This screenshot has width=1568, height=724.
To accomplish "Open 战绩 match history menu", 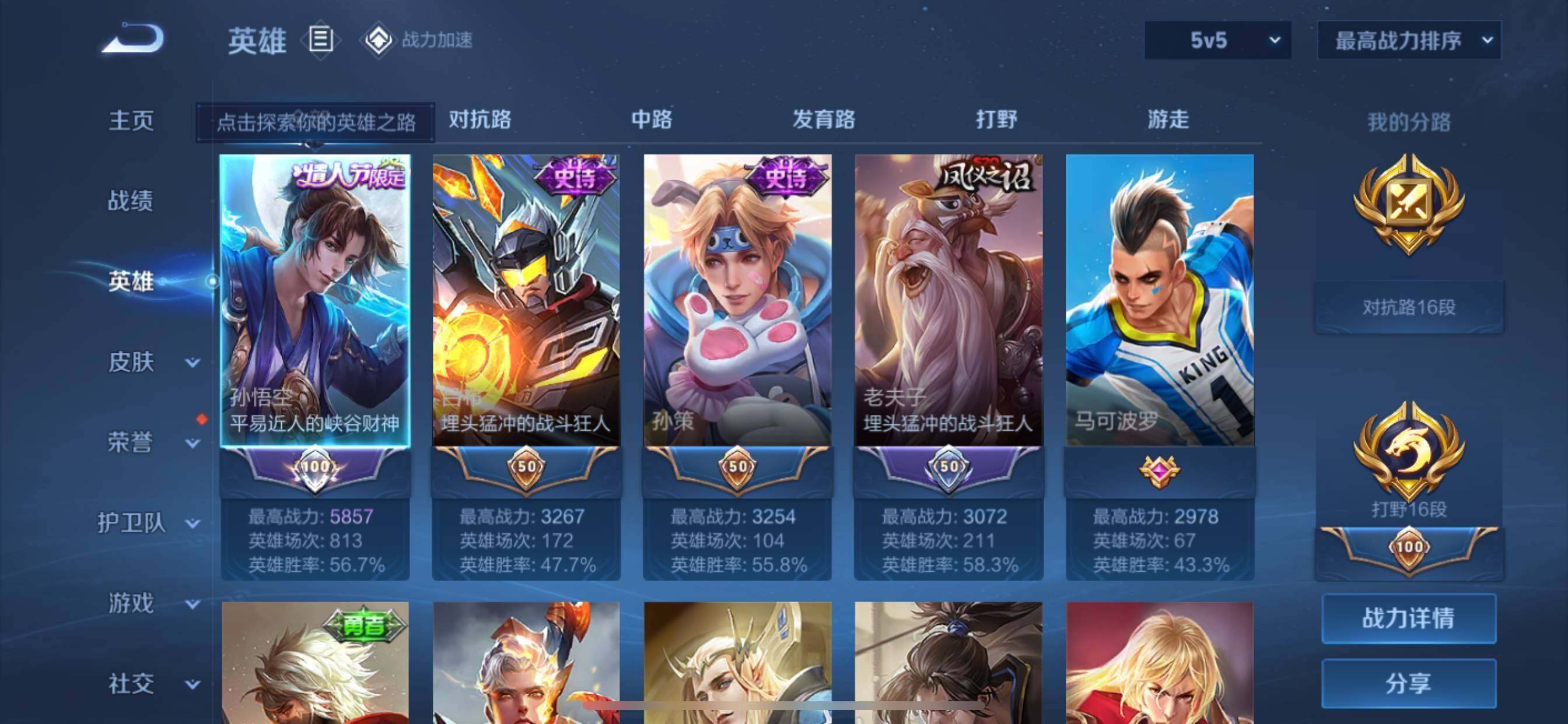I will [131, 201].
